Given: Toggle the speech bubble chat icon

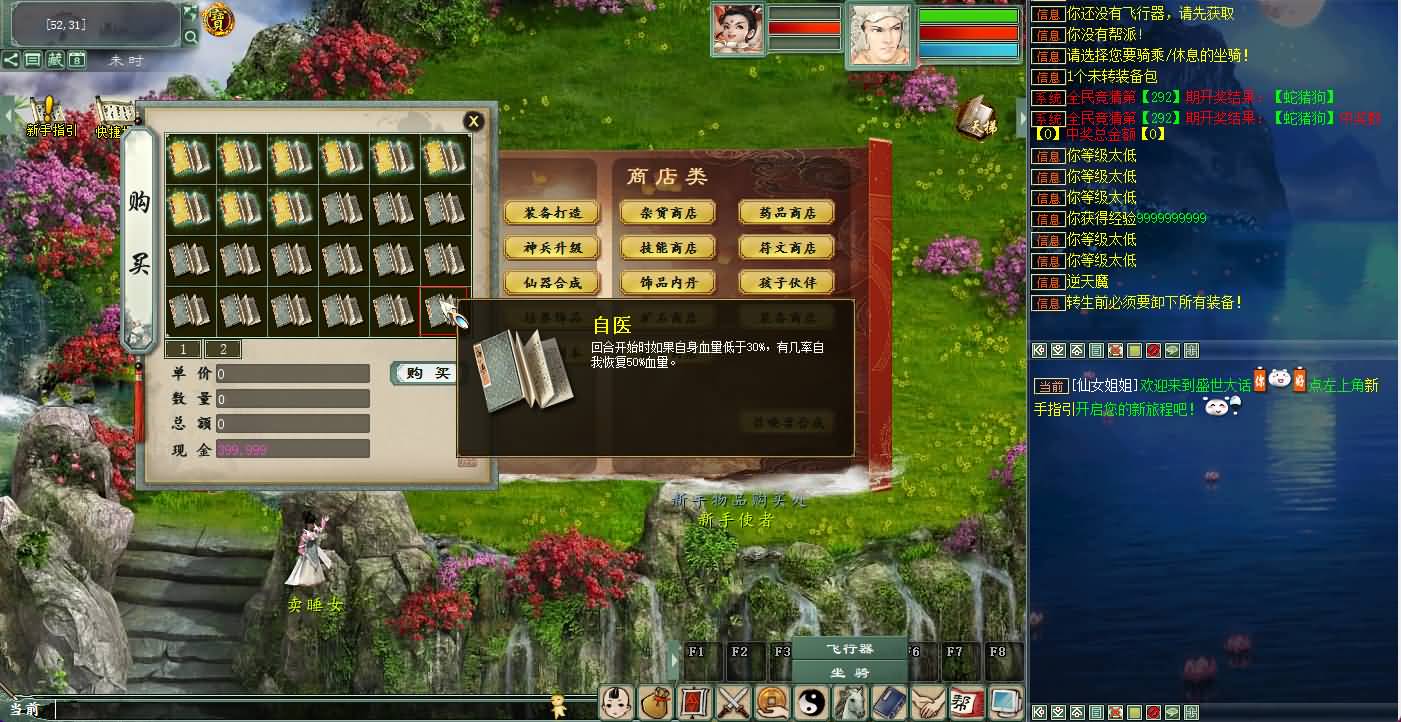Looking at the screenshot, I should point(1172,351).
